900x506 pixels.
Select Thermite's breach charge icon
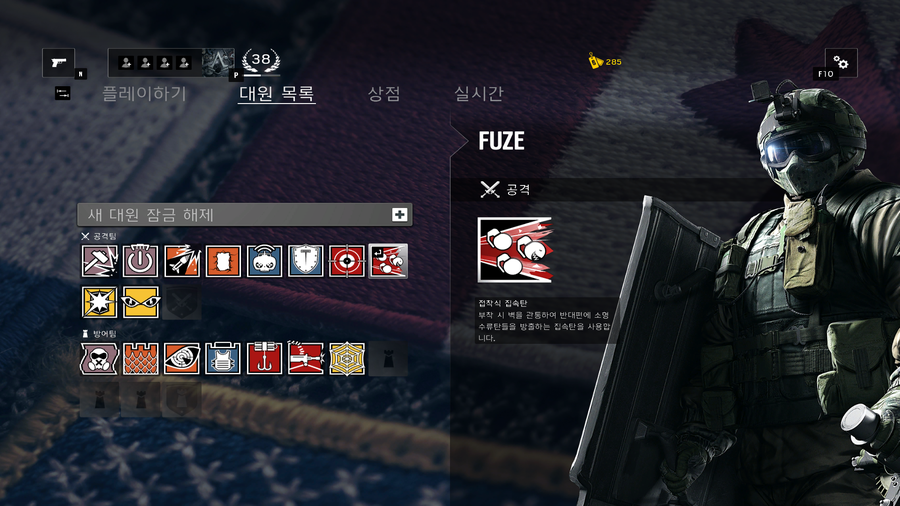click(x=223, y=261)
